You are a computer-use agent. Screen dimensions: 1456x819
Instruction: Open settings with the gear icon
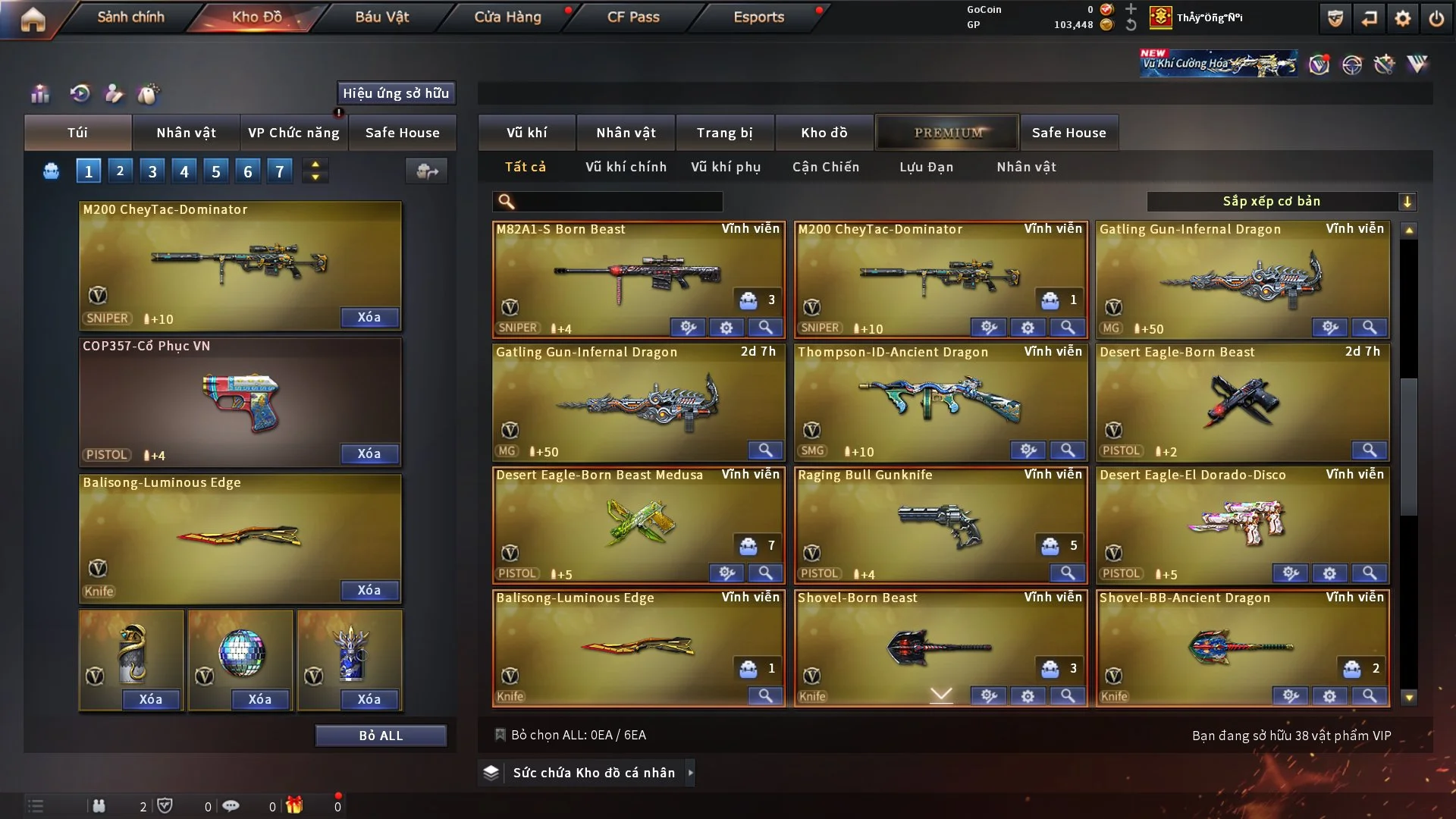click(1402, 19)
